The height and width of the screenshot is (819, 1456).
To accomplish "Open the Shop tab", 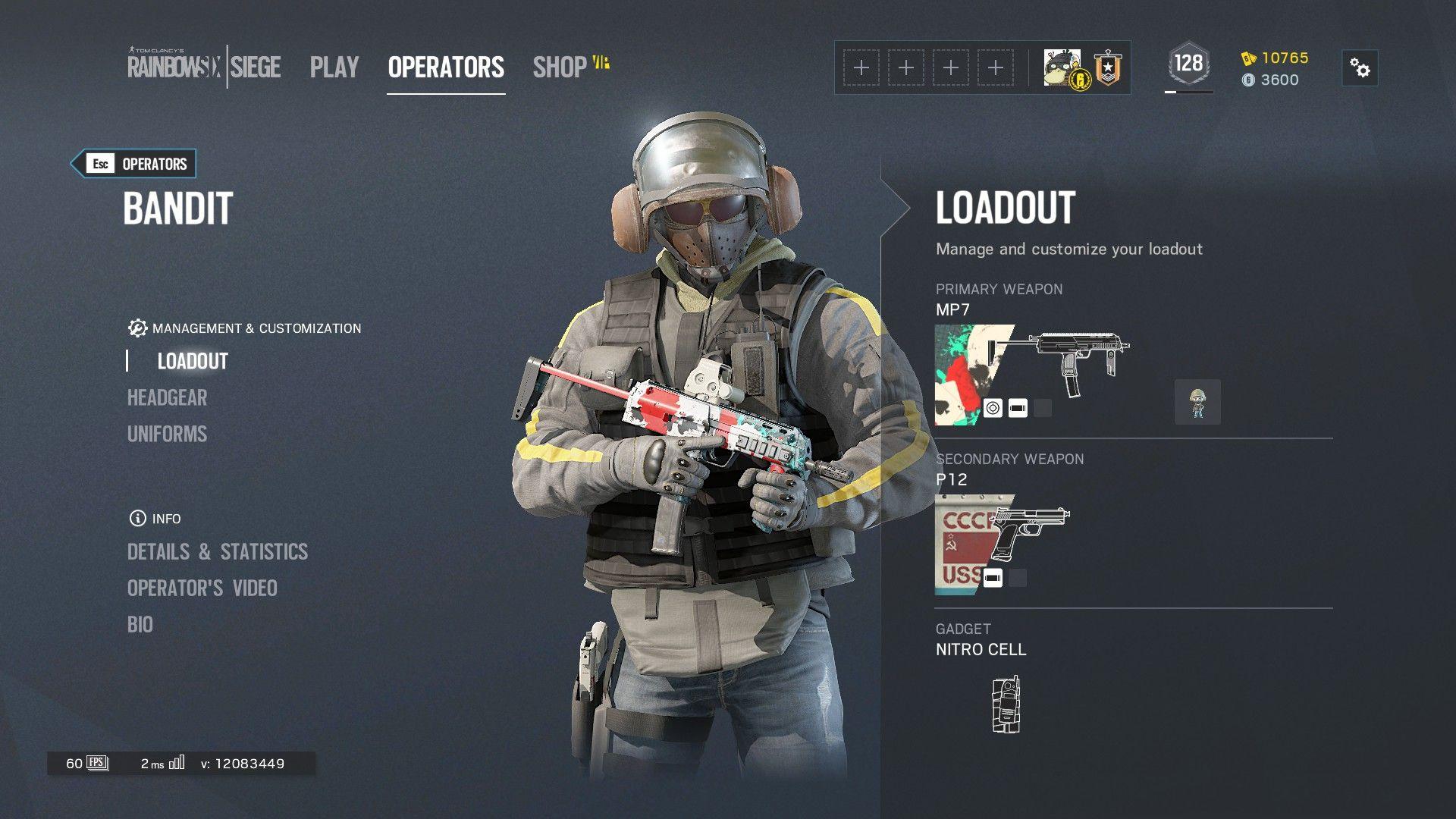I will point(560,67).
